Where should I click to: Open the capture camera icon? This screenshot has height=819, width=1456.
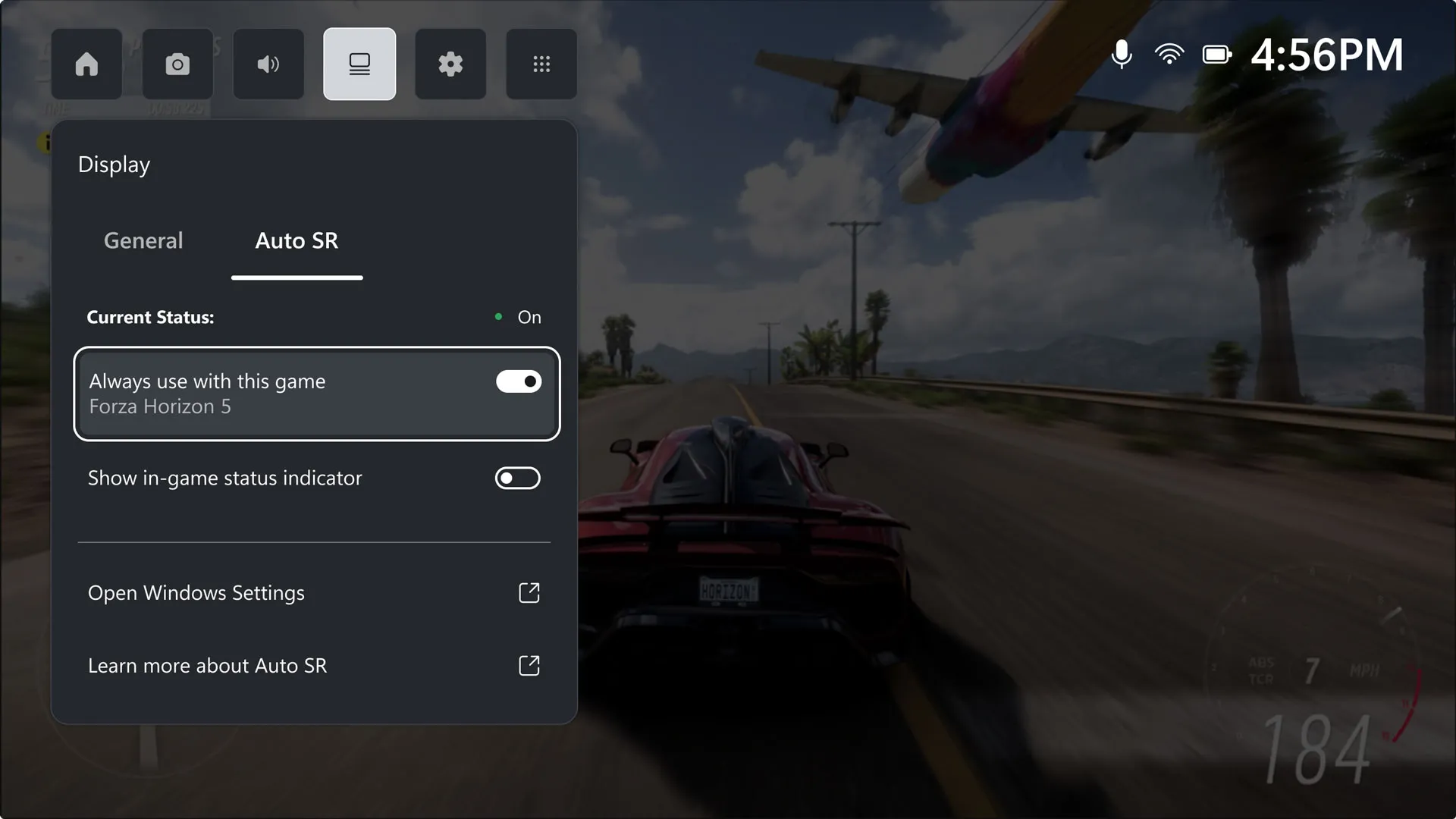tap(177, 64)
